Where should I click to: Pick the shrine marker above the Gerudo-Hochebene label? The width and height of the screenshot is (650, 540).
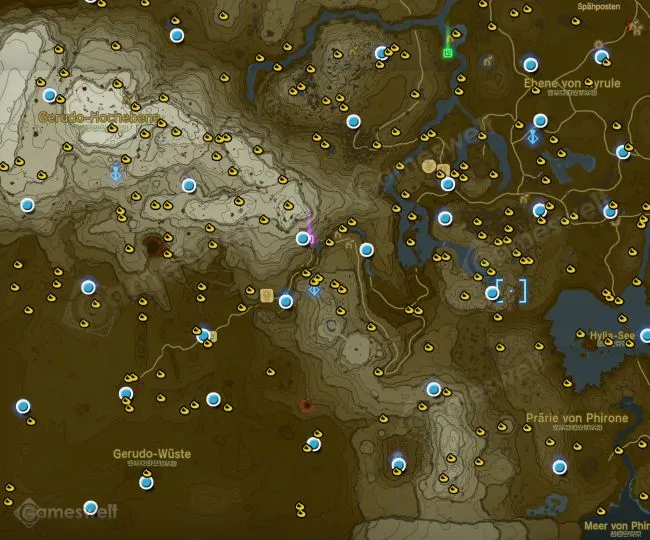(49, 95)
